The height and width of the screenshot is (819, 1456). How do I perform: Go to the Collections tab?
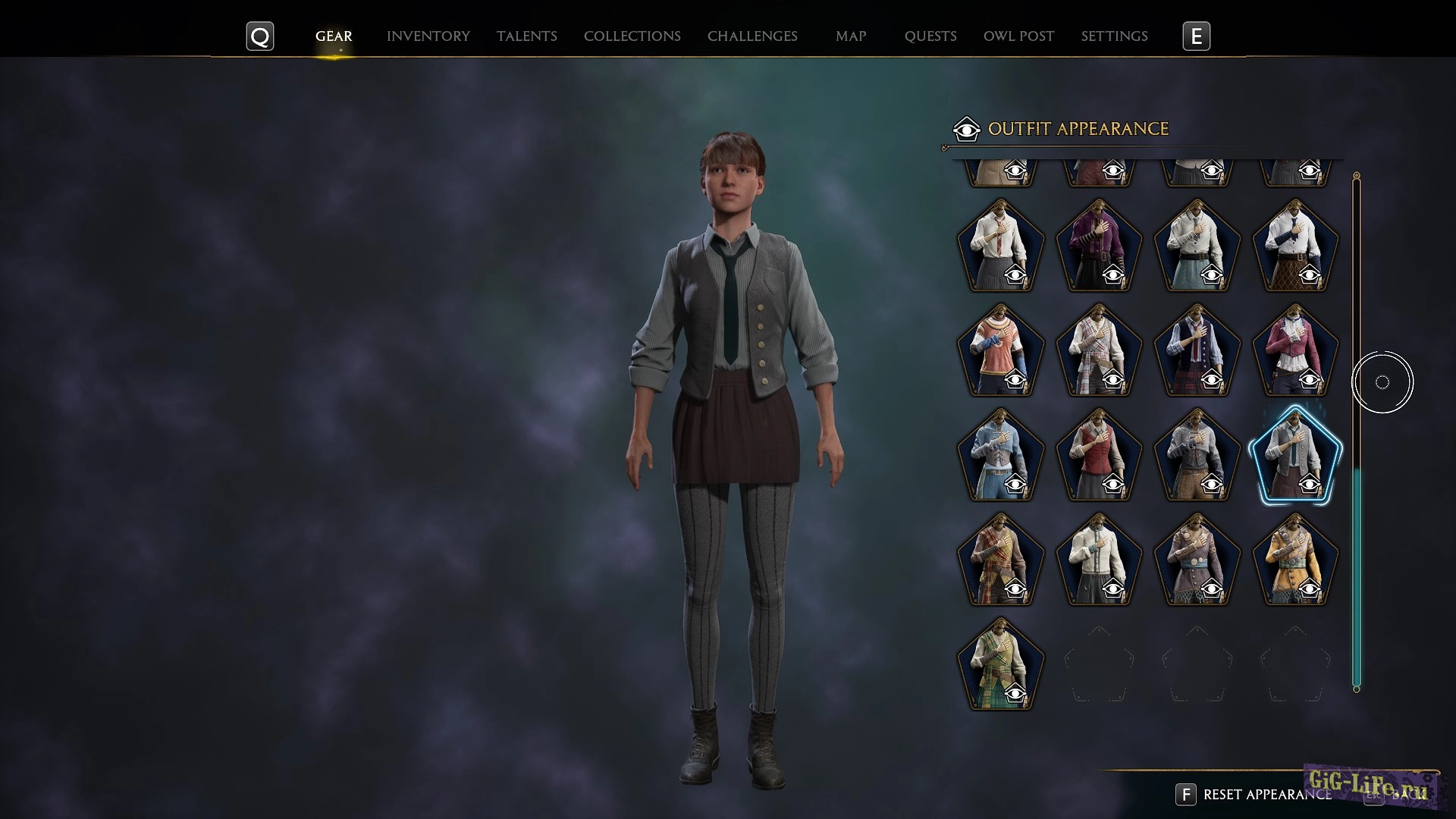(x=632, y=36)
